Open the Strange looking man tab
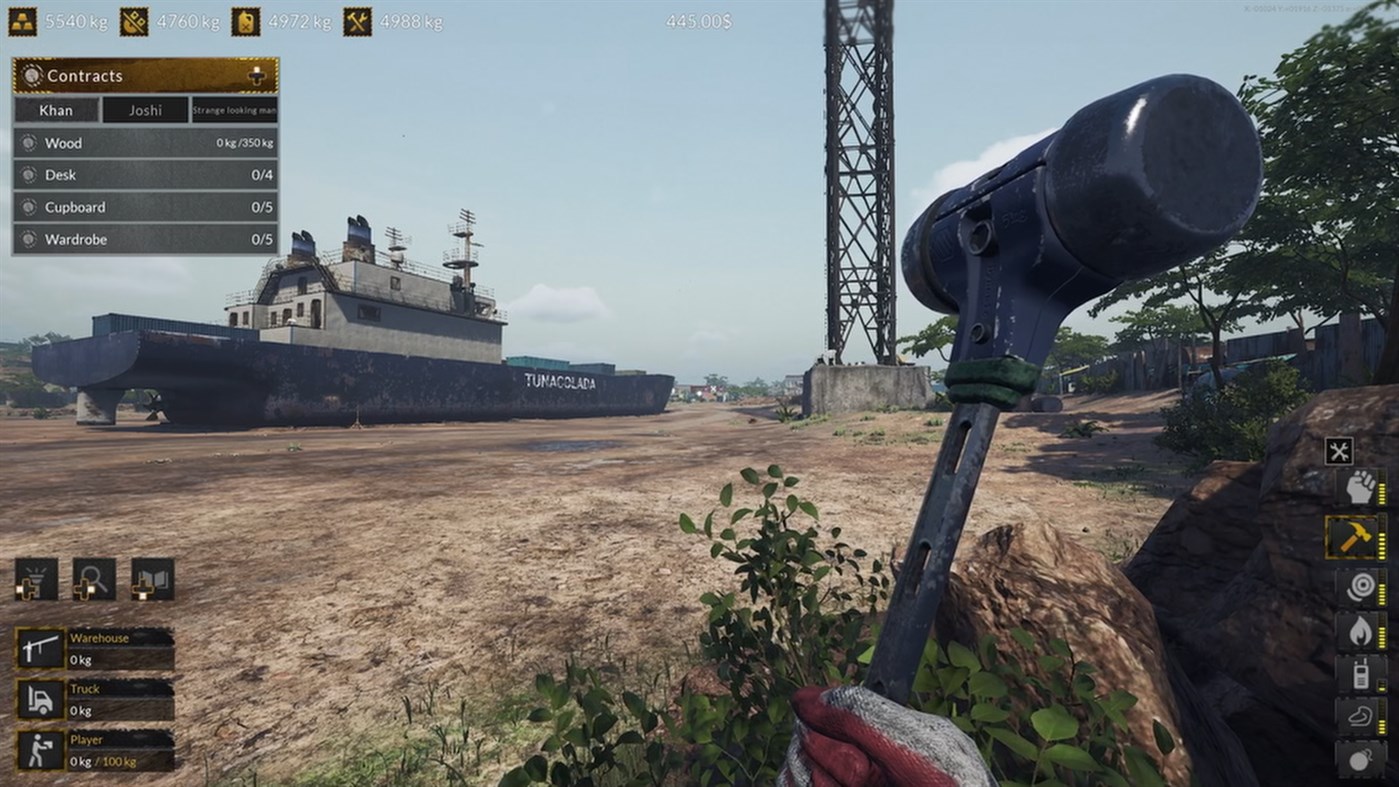 pos(232,110)
